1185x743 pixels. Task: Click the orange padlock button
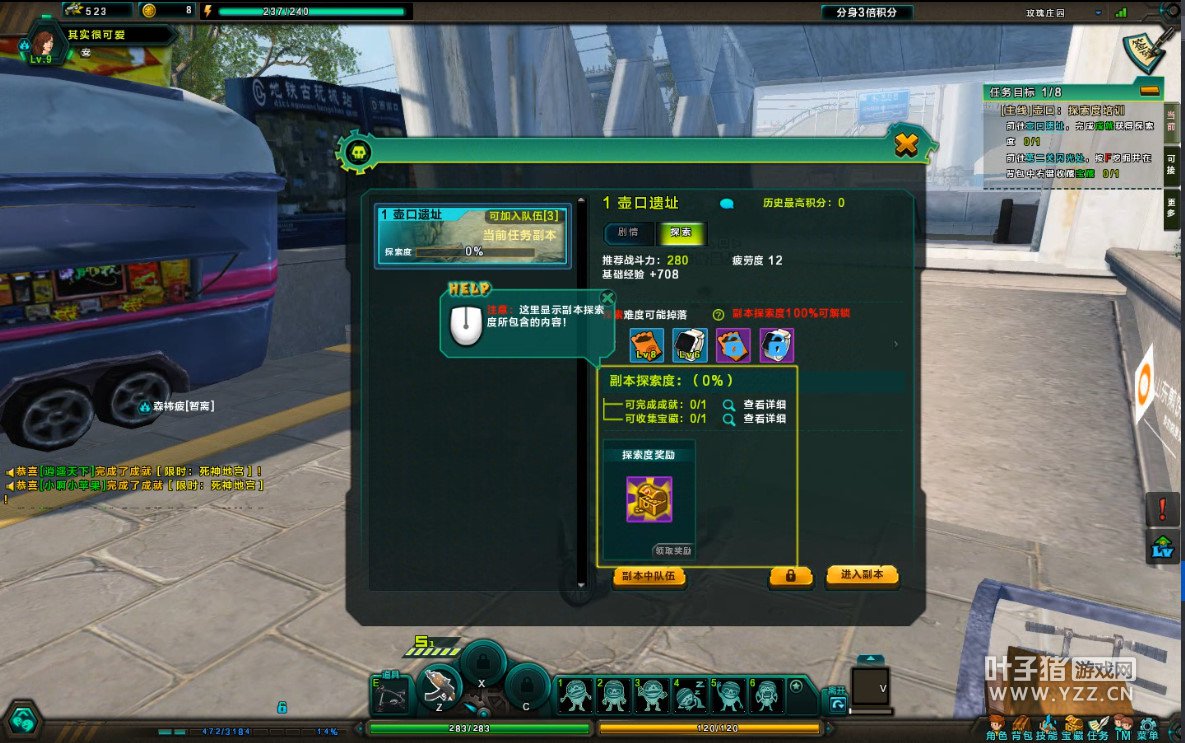(790, 576)
